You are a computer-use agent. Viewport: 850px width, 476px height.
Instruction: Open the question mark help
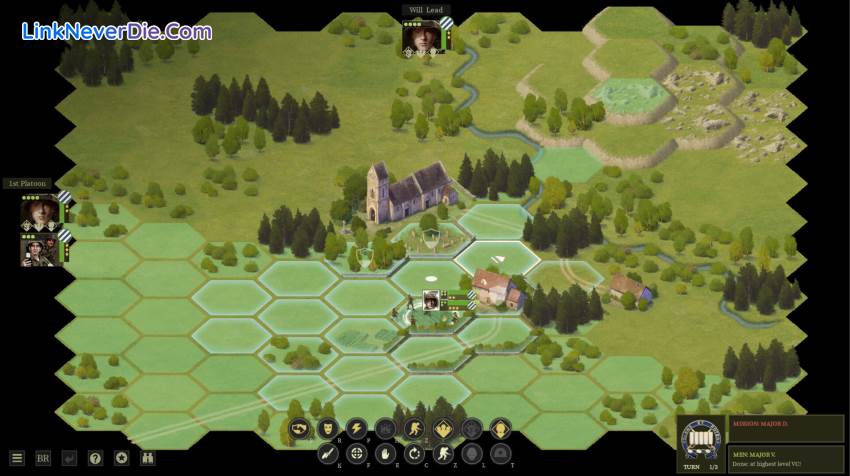point(95,458)
